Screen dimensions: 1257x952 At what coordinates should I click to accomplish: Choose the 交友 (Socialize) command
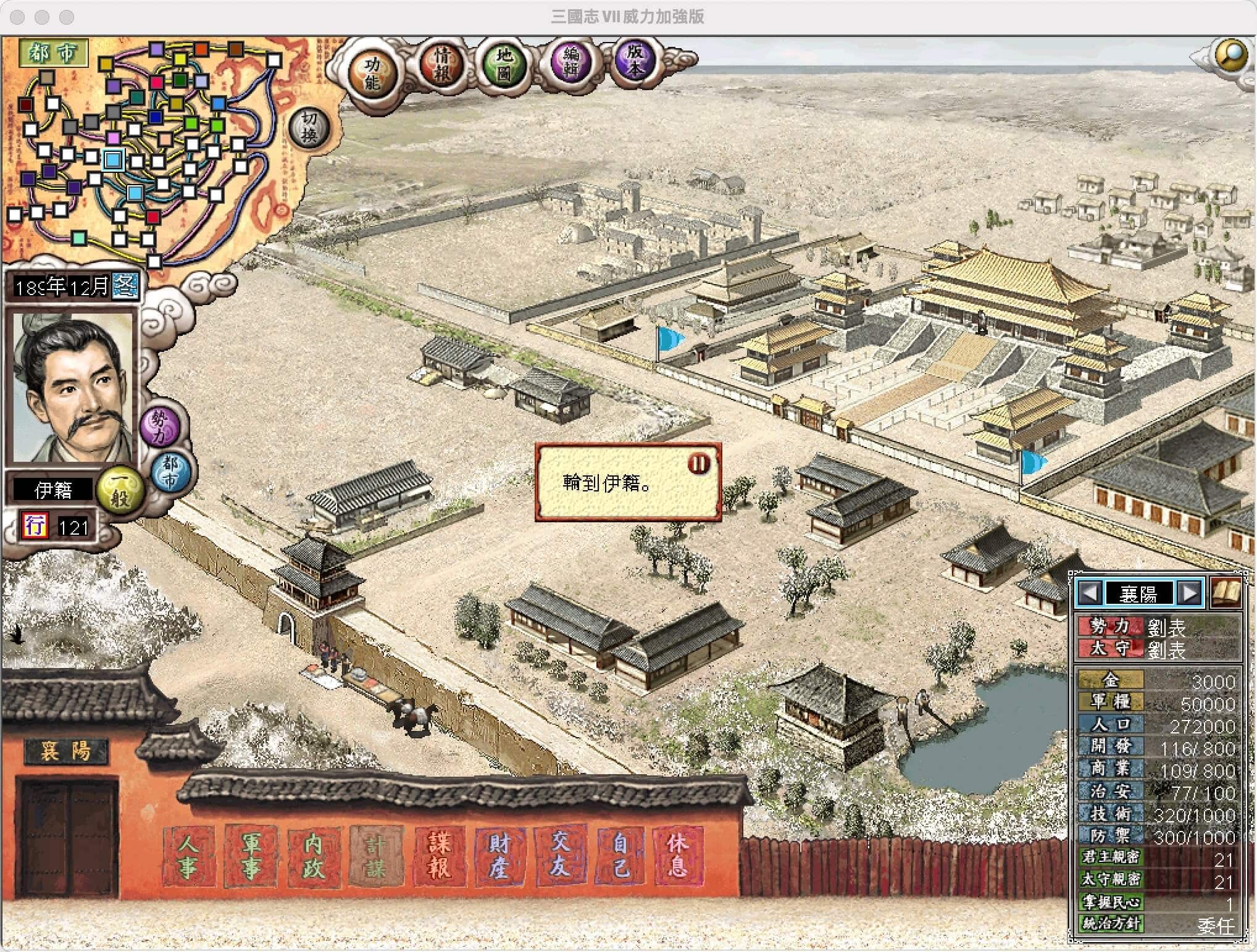click(x=559, y=856)
